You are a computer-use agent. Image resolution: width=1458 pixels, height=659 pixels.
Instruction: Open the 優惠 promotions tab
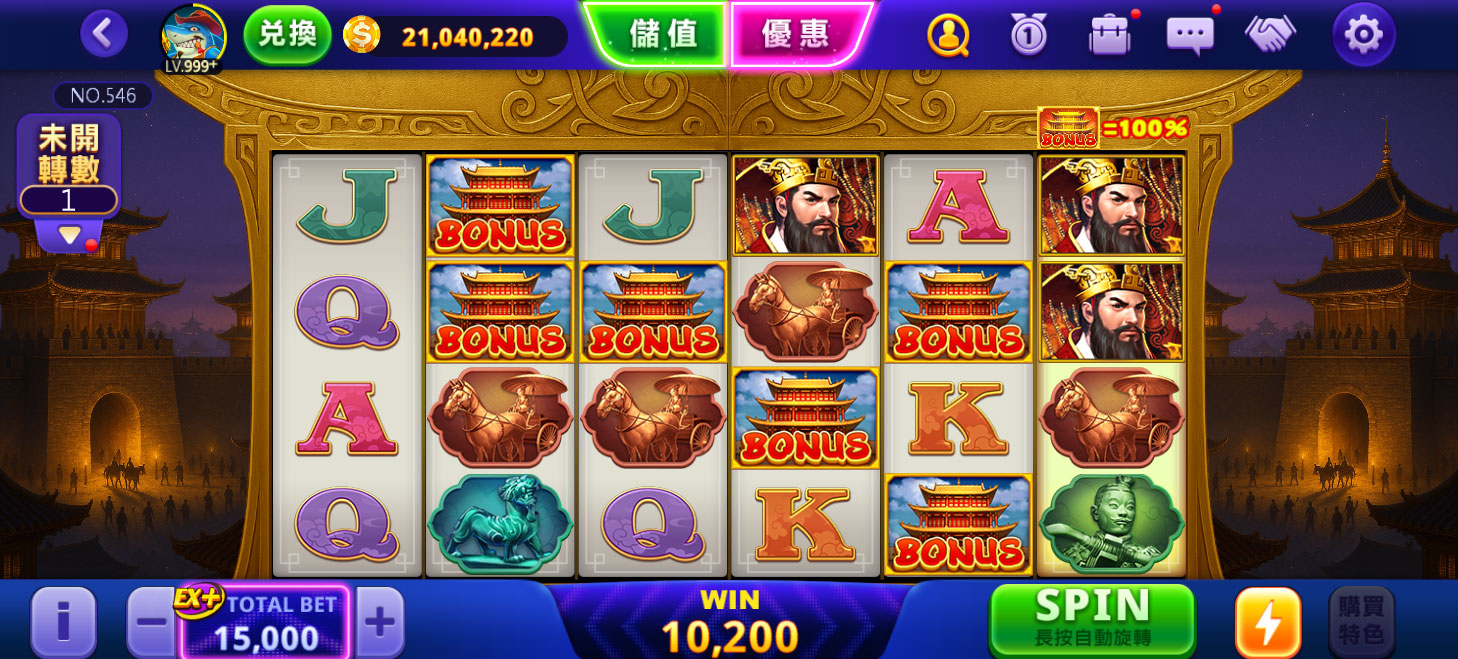796,34
